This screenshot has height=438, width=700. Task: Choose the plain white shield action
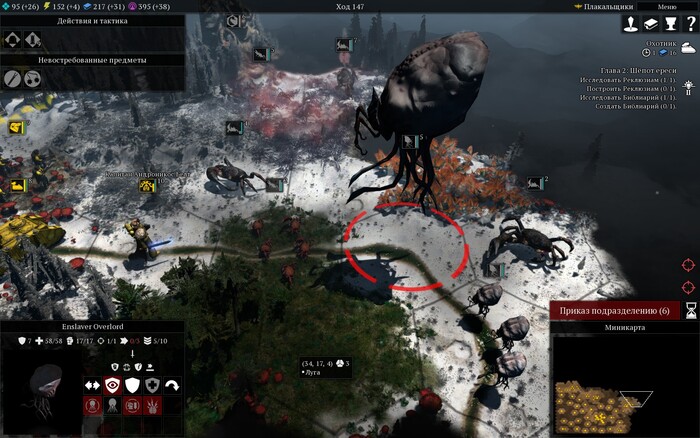(x=132, y=385)
